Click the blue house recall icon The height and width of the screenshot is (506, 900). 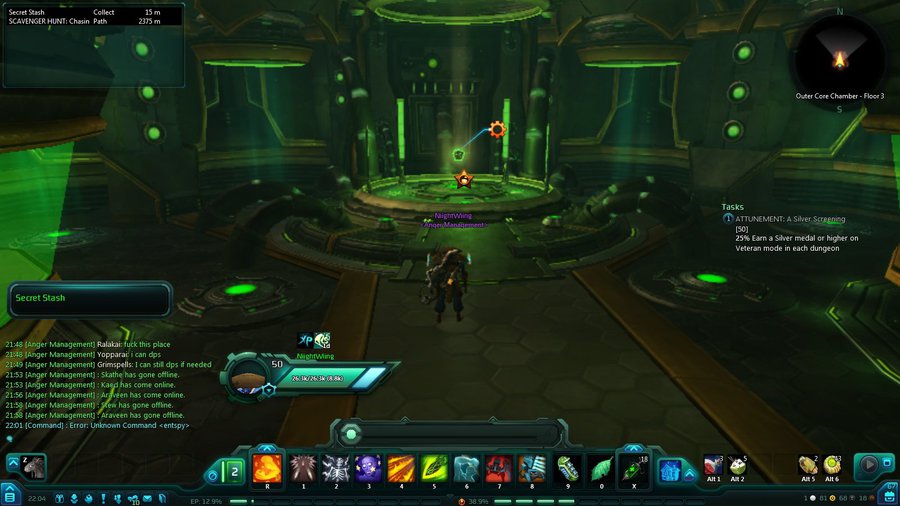point(670,468)
